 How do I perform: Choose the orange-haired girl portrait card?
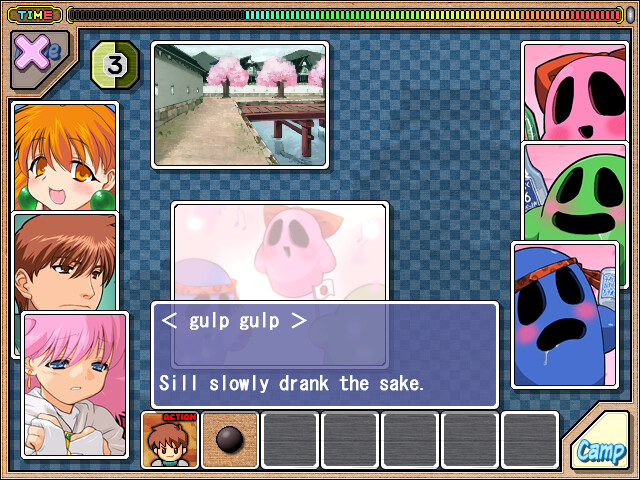coord(64,155)
